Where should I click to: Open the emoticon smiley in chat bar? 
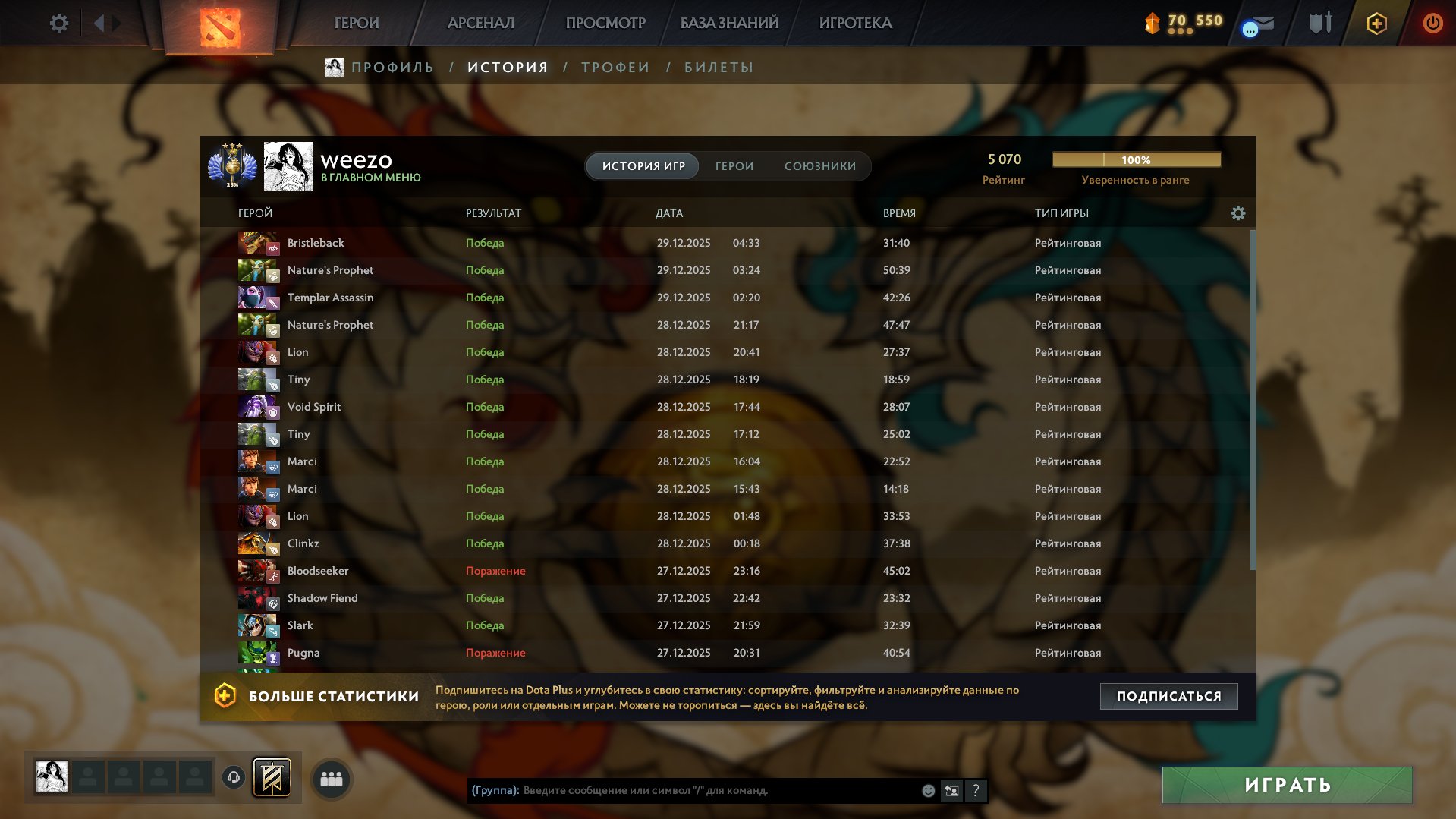point(929,790)
